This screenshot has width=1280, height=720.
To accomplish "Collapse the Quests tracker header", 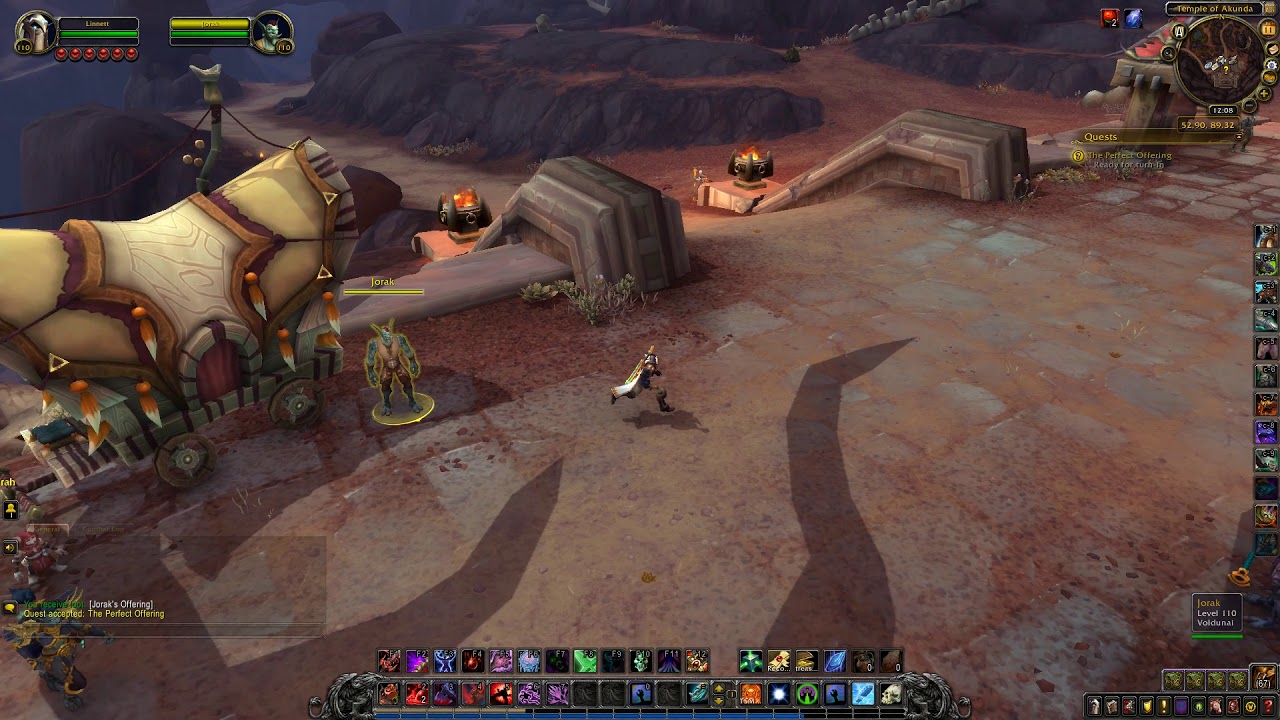I will (1238, 137).
